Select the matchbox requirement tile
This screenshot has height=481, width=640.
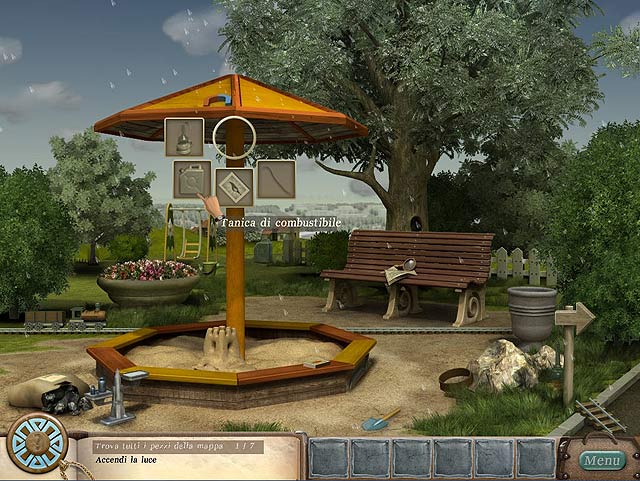coord(234,184)
